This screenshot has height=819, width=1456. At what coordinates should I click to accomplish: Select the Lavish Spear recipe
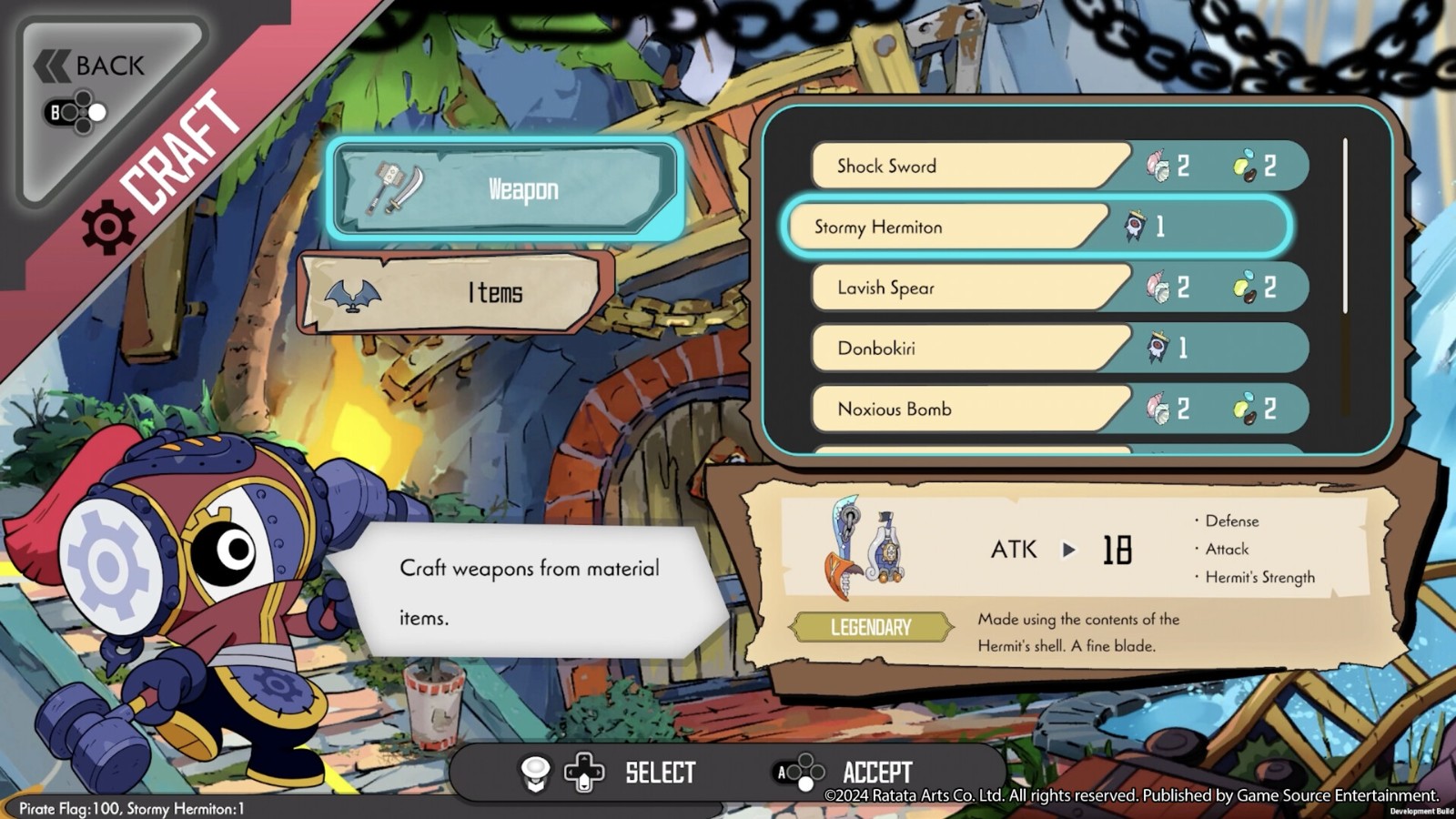point(965,287)
